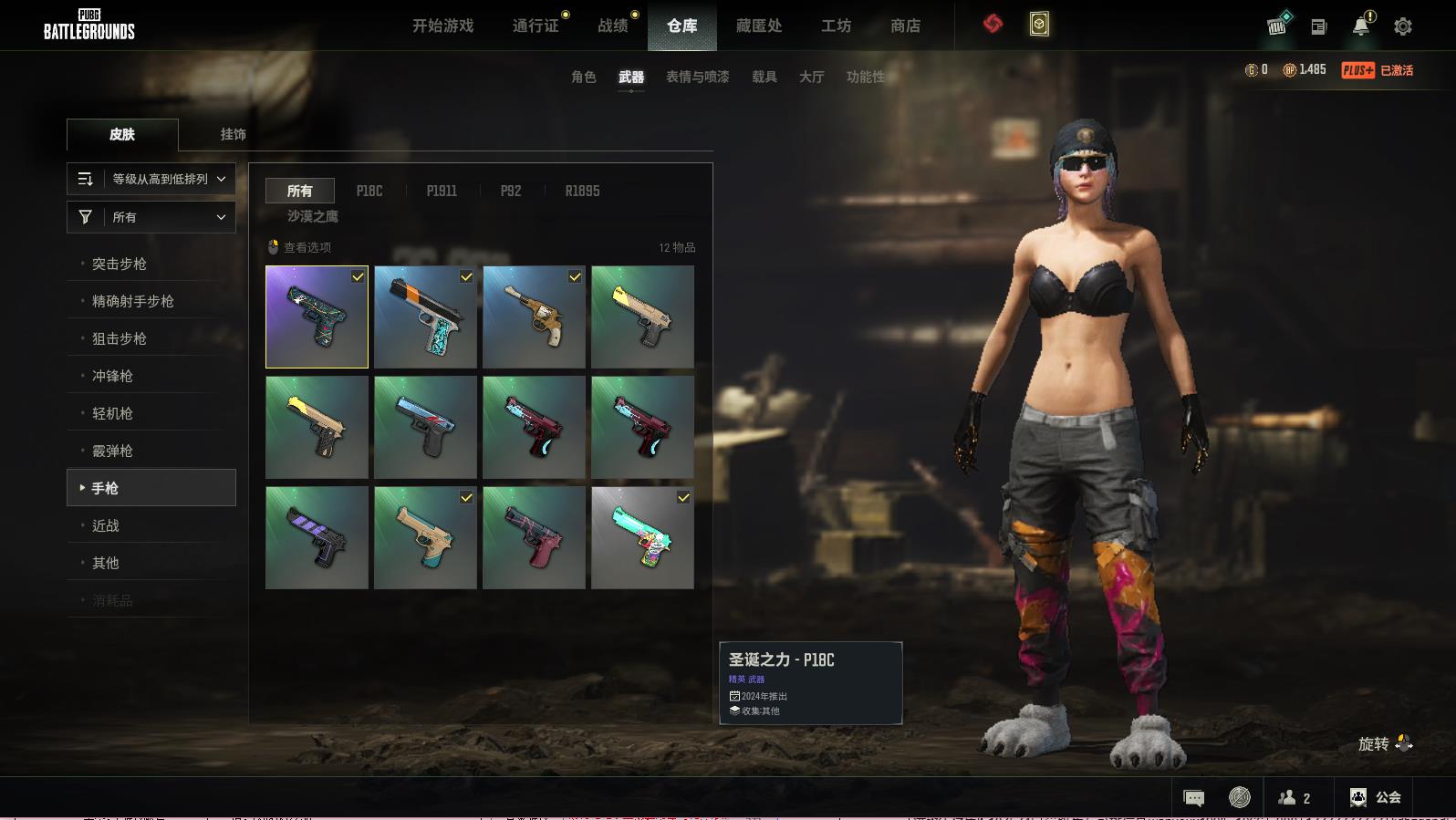Filter pistol skins by 沙漠之鹰
This screenshot has height=820, width=1456.
tap(313, 216)
